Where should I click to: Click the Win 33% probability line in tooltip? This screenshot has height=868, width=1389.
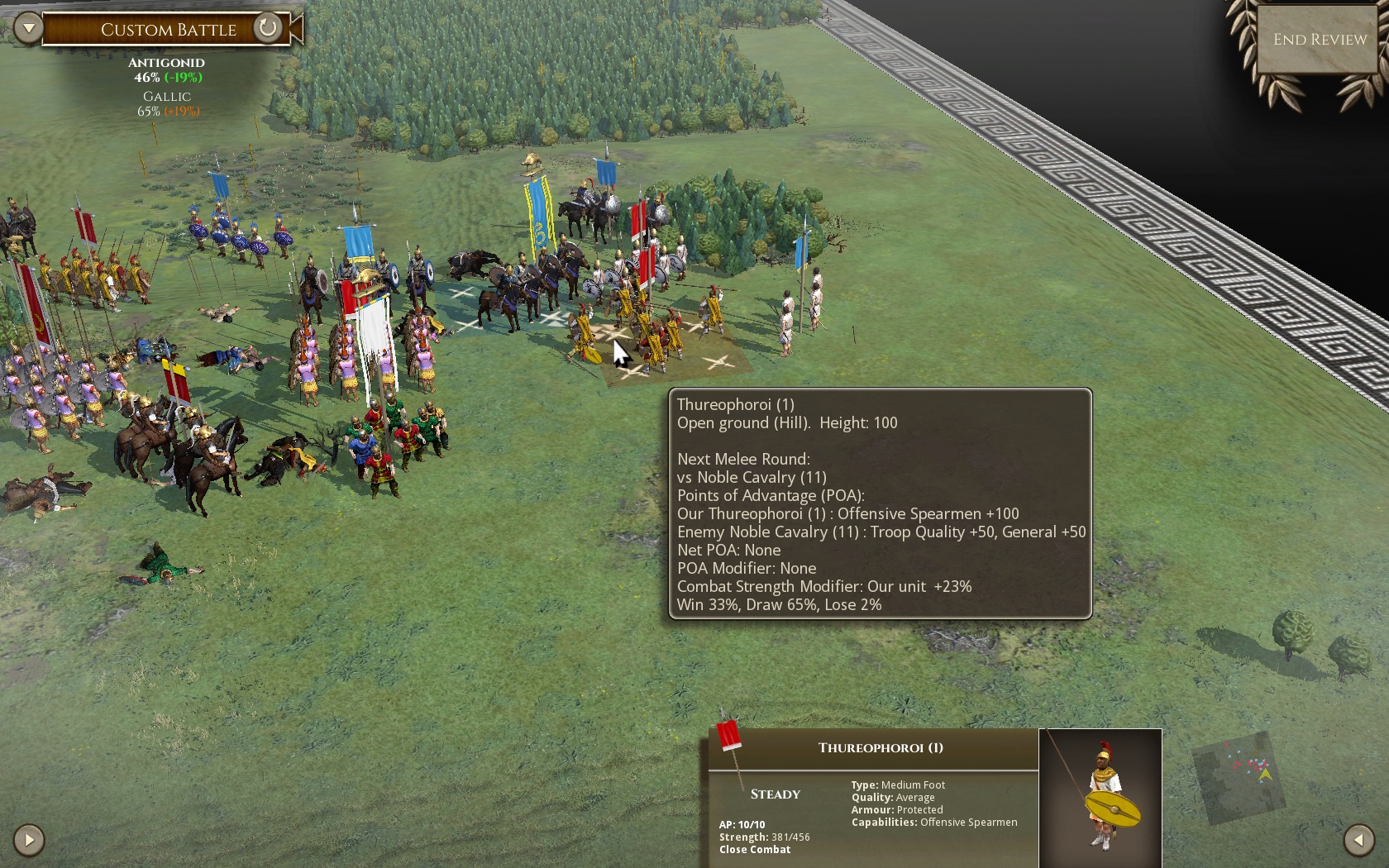780,604
